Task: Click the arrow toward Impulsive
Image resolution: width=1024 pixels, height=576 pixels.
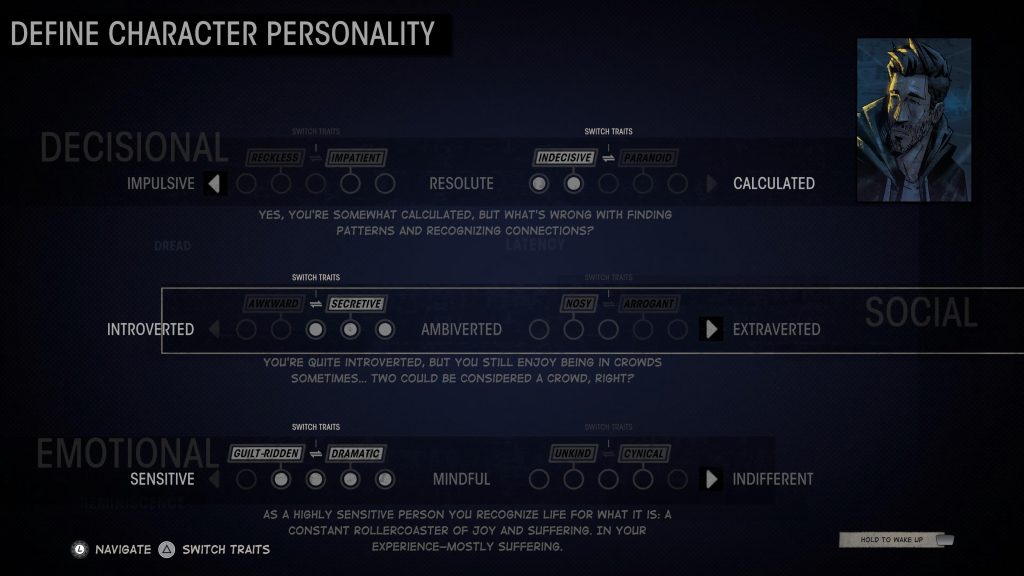Action: coord(214,184)
